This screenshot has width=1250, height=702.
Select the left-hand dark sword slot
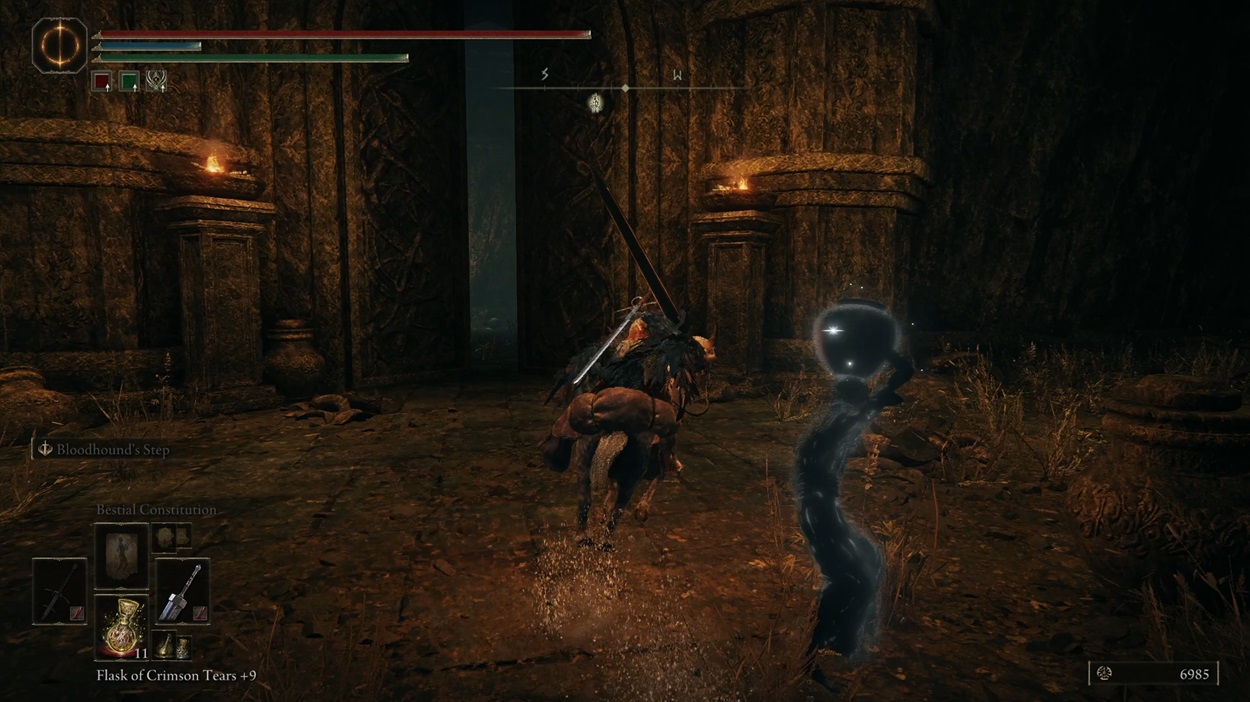(59, 590)
